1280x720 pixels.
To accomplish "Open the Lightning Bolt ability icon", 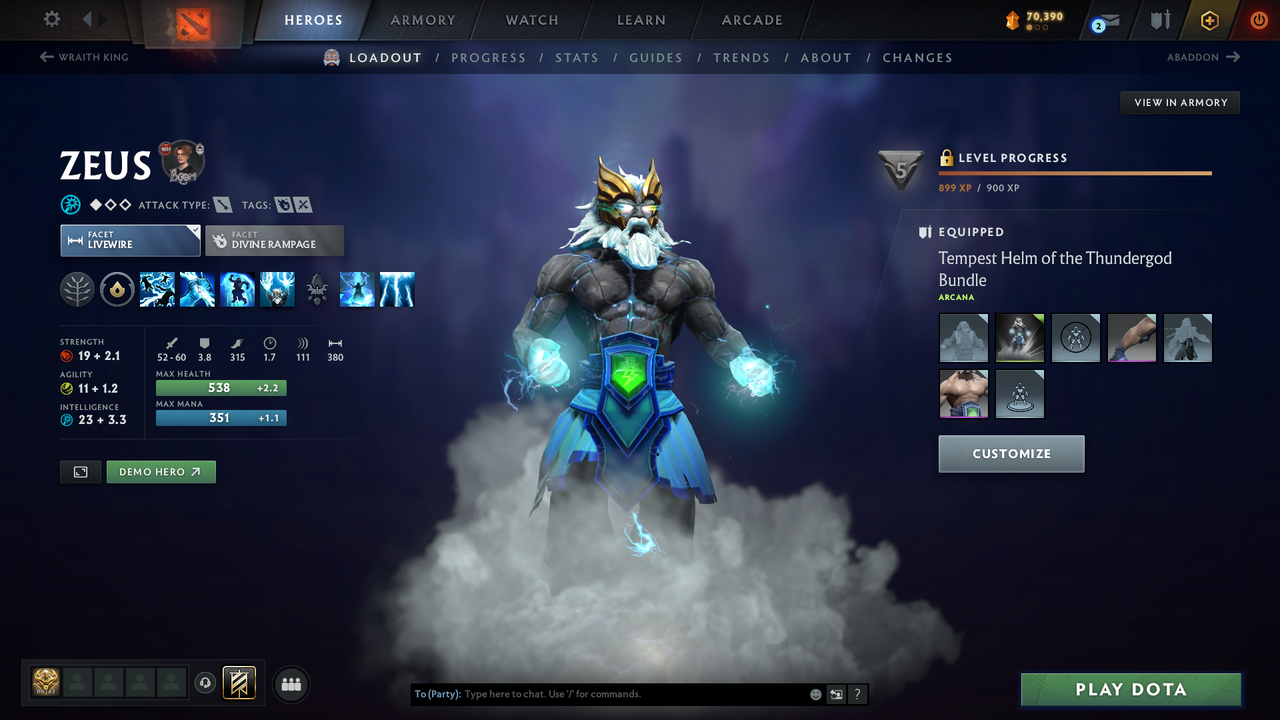I will (x=197, y=289).
